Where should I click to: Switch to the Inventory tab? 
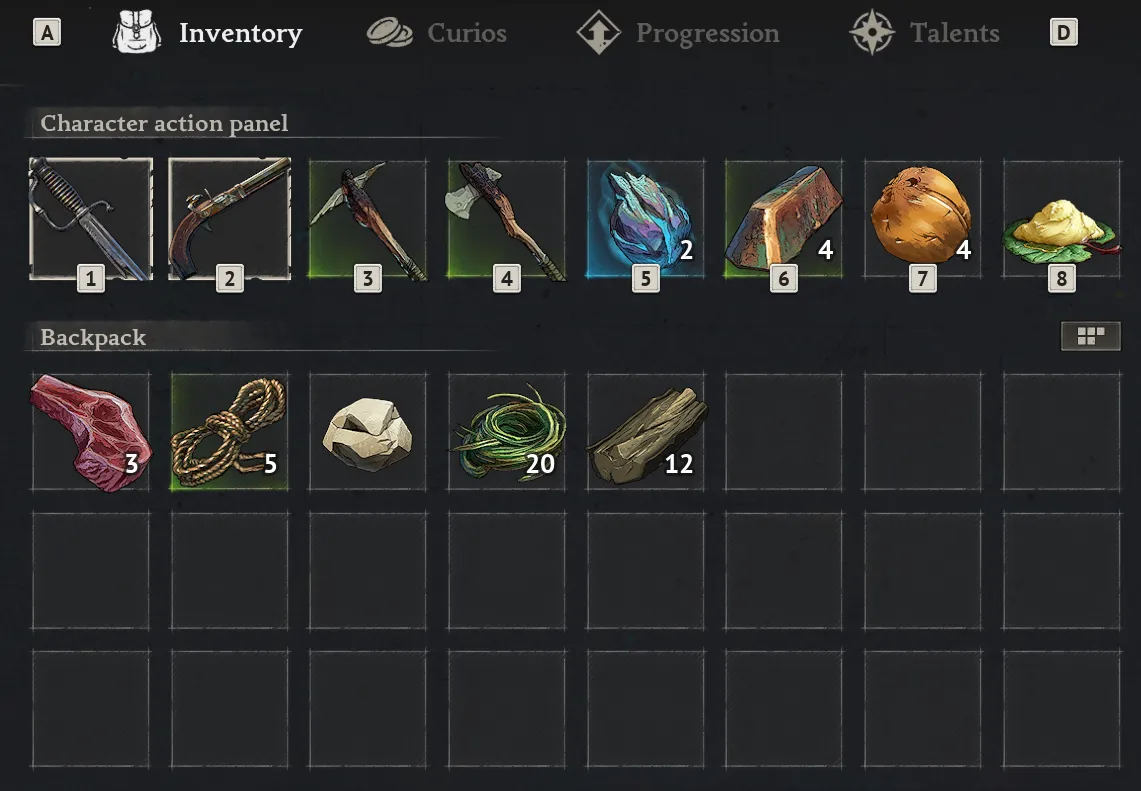[x=209, y=33]
